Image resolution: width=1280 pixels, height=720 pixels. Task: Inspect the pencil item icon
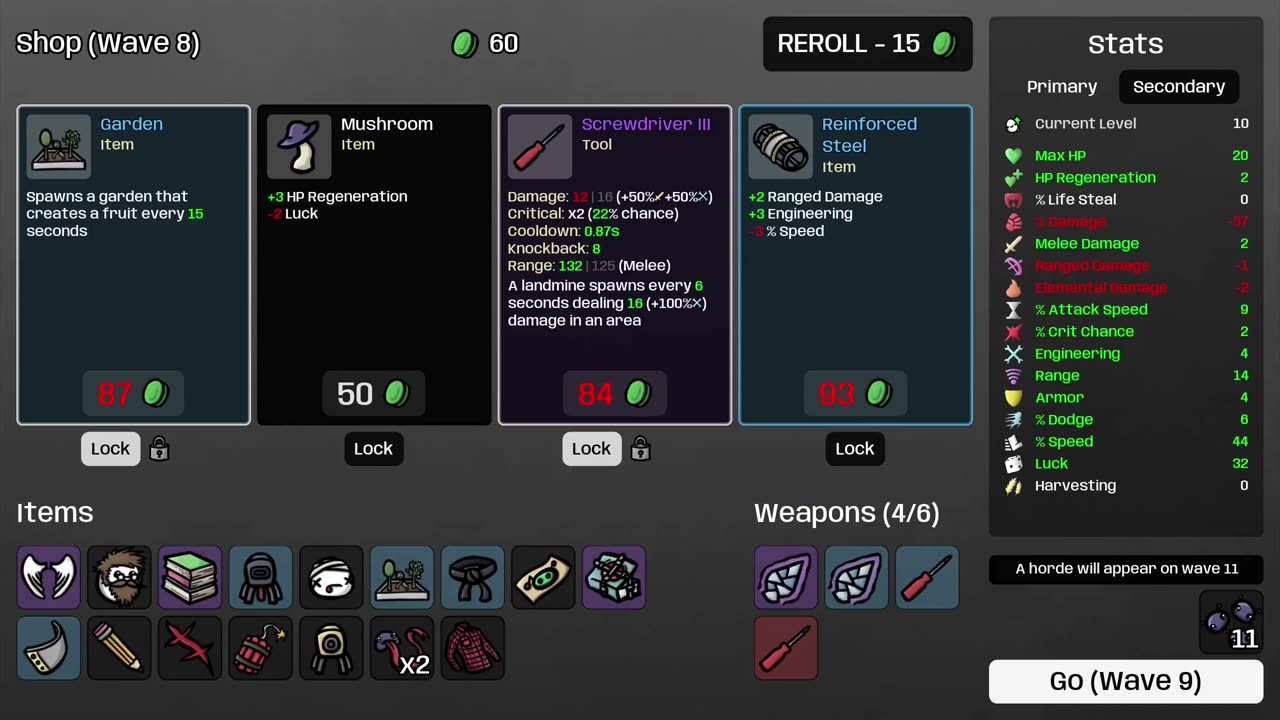pyautogui.click(x=119, y=648)
